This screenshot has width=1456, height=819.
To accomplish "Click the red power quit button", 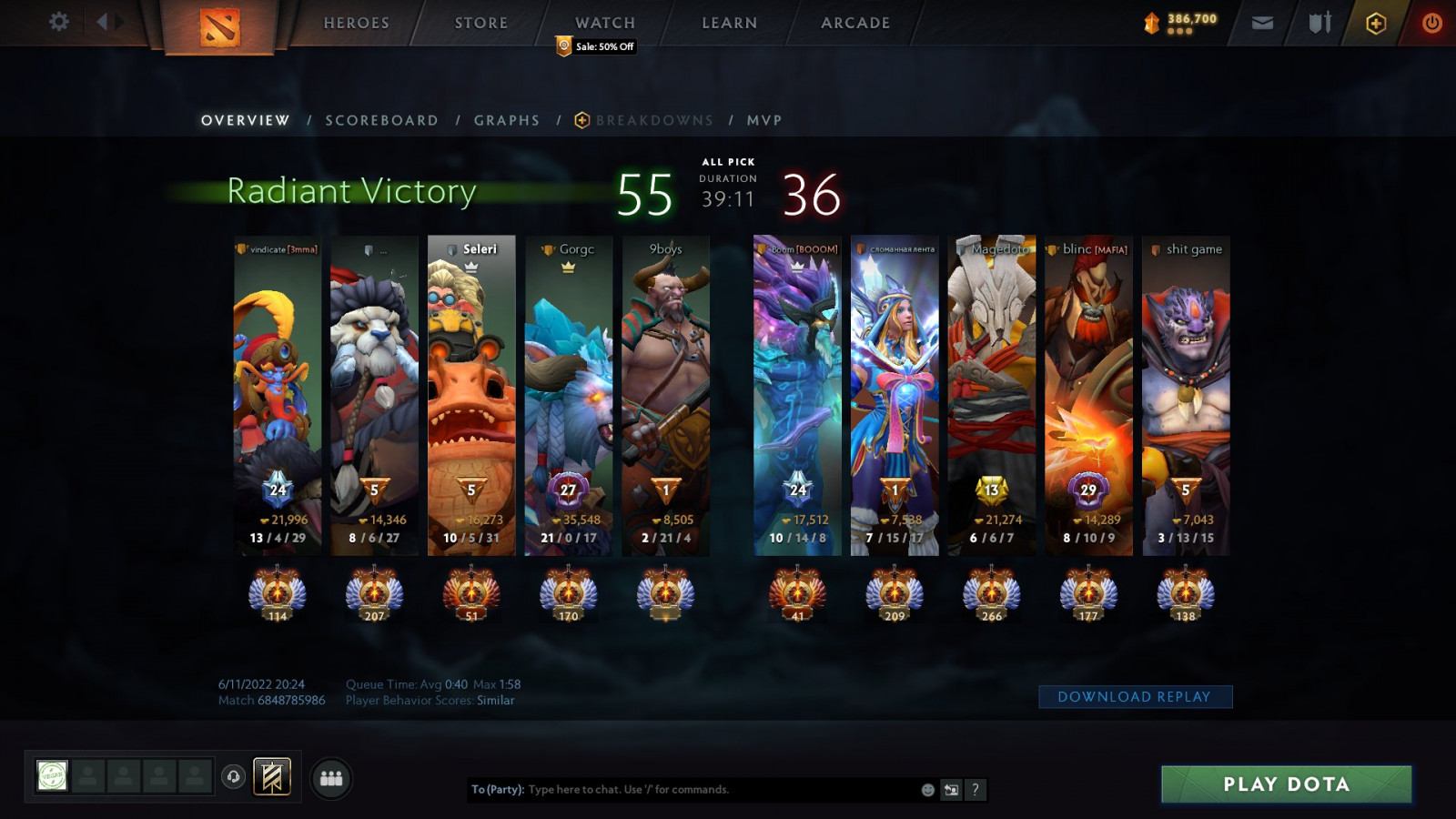I will (x=1431, y=23).
